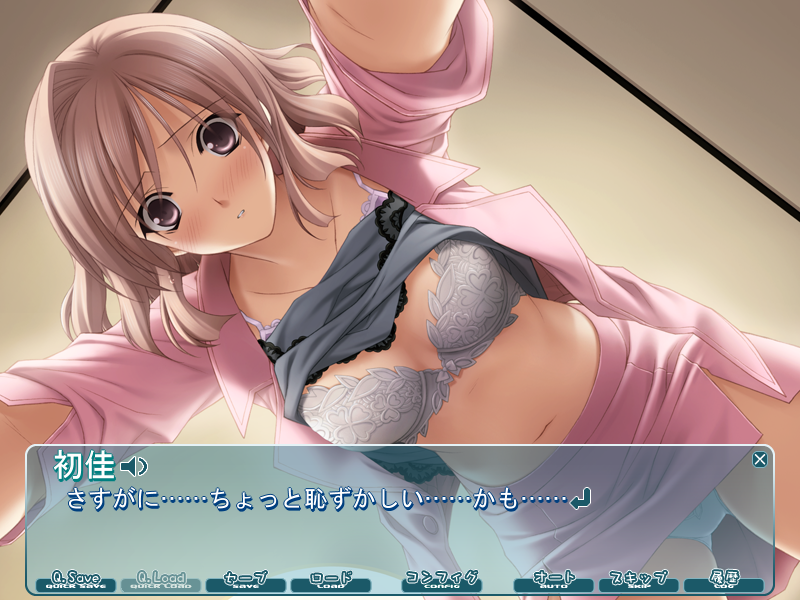Toggle オート auto-advance mode
800x600 pixels.
tap(553, 581)
